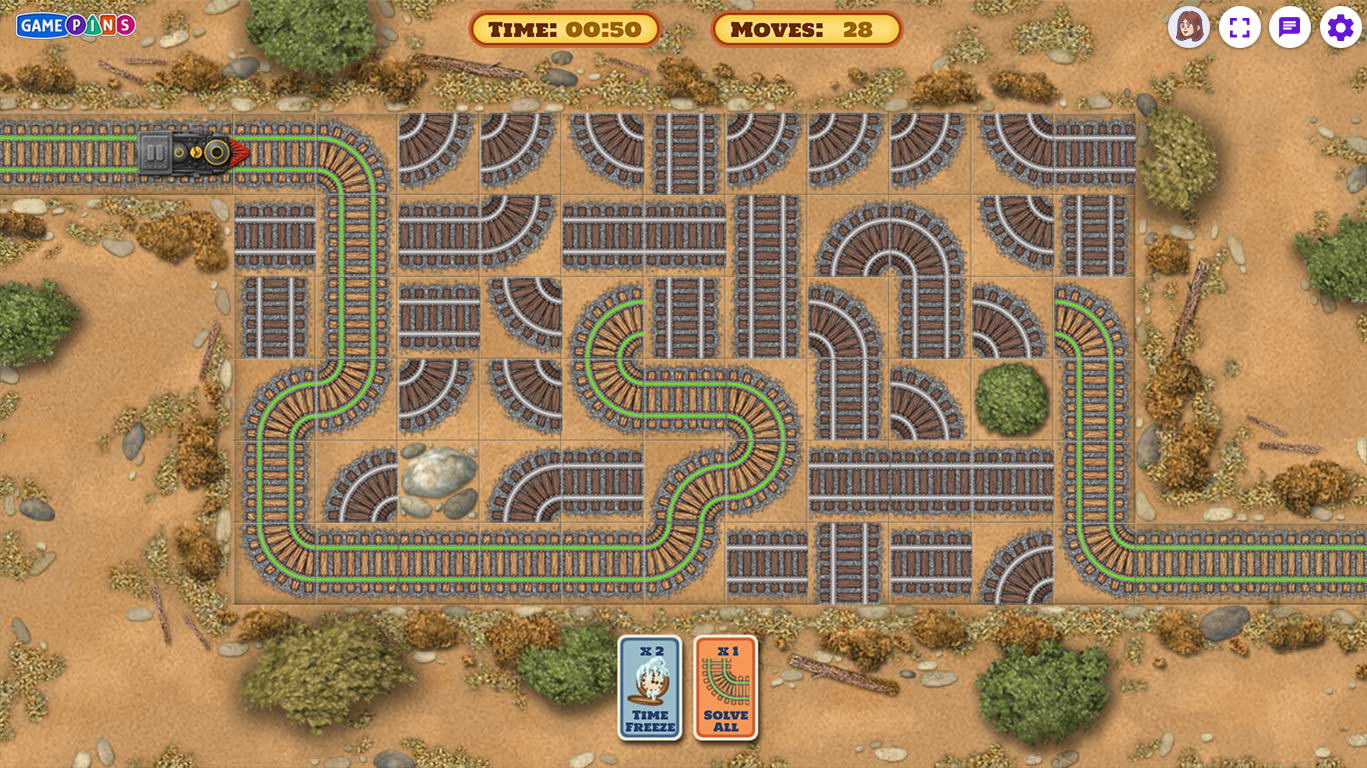Open the player avatar profile
The height and width of the screenshot is (768, 1367).
pyautogui.click(x=1189, y=27)
